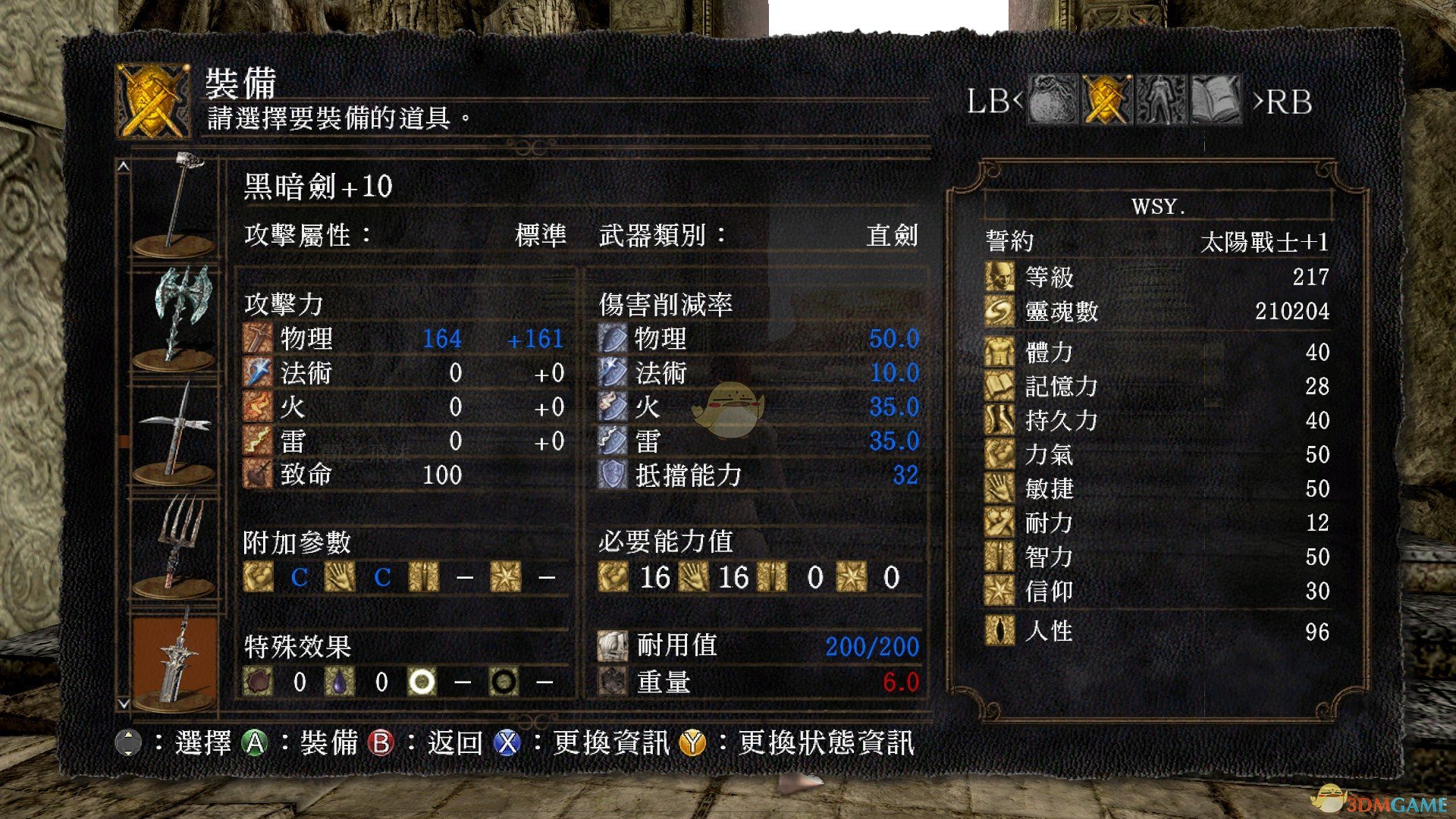Click the humanity icon beside 人性
Screen dimensions: 1456x819
click(999, 632)
